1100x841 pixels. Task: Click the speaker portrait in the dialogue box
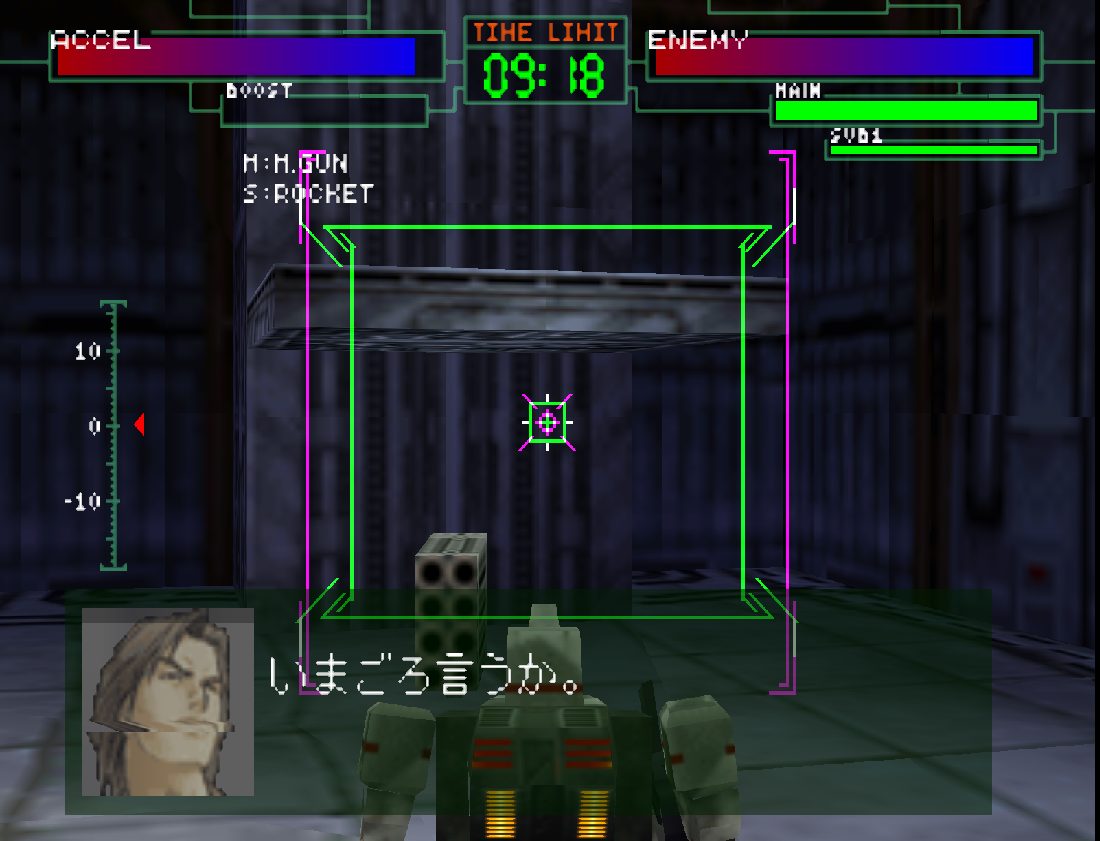click(168, 702)
